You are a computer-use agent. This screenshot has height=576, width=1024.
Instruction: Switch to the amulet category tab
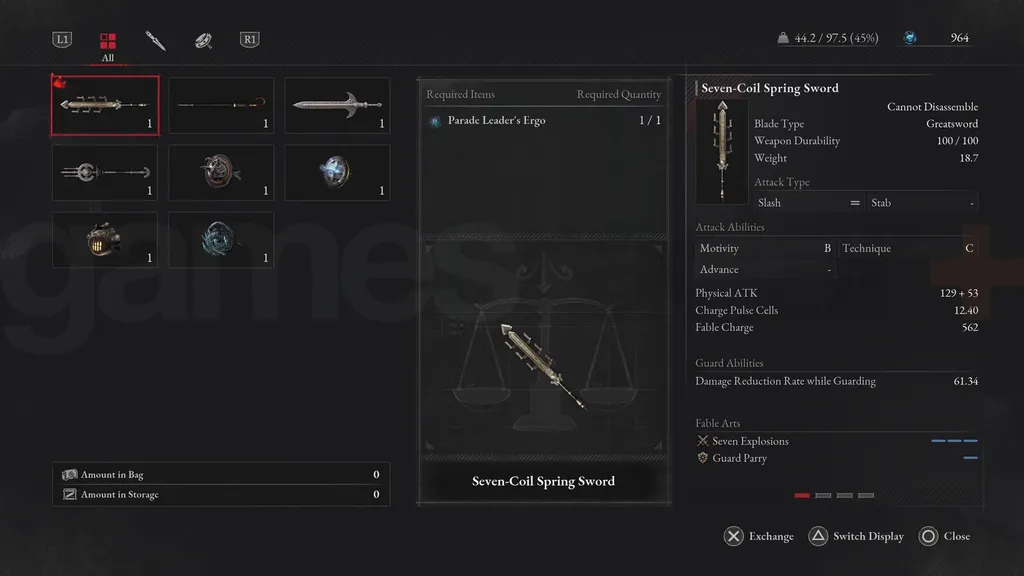point(202,41)
